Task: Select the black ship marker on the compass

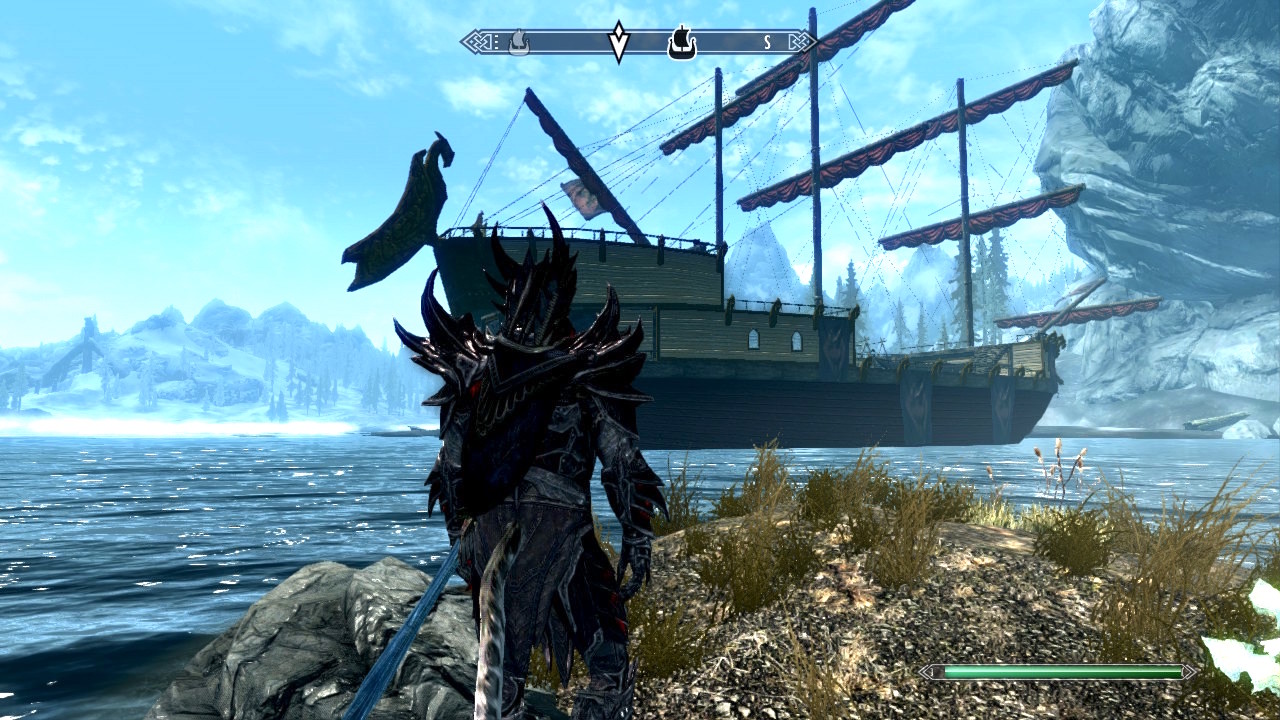Action: (681, 44)
